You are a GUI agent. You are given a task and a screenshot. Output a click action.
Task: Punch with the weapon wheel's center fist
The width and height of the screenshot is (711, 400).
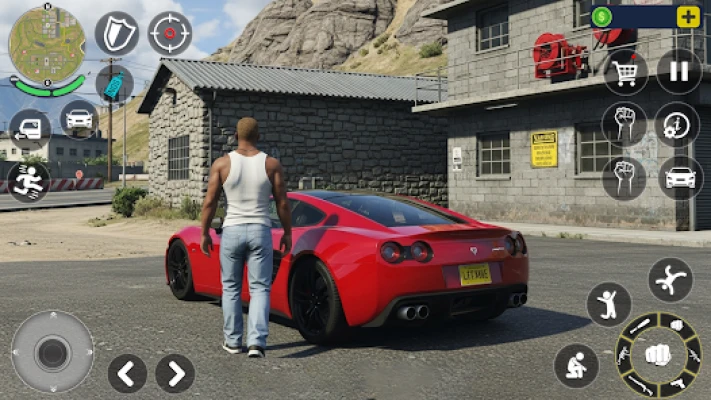tap(657, 354)
